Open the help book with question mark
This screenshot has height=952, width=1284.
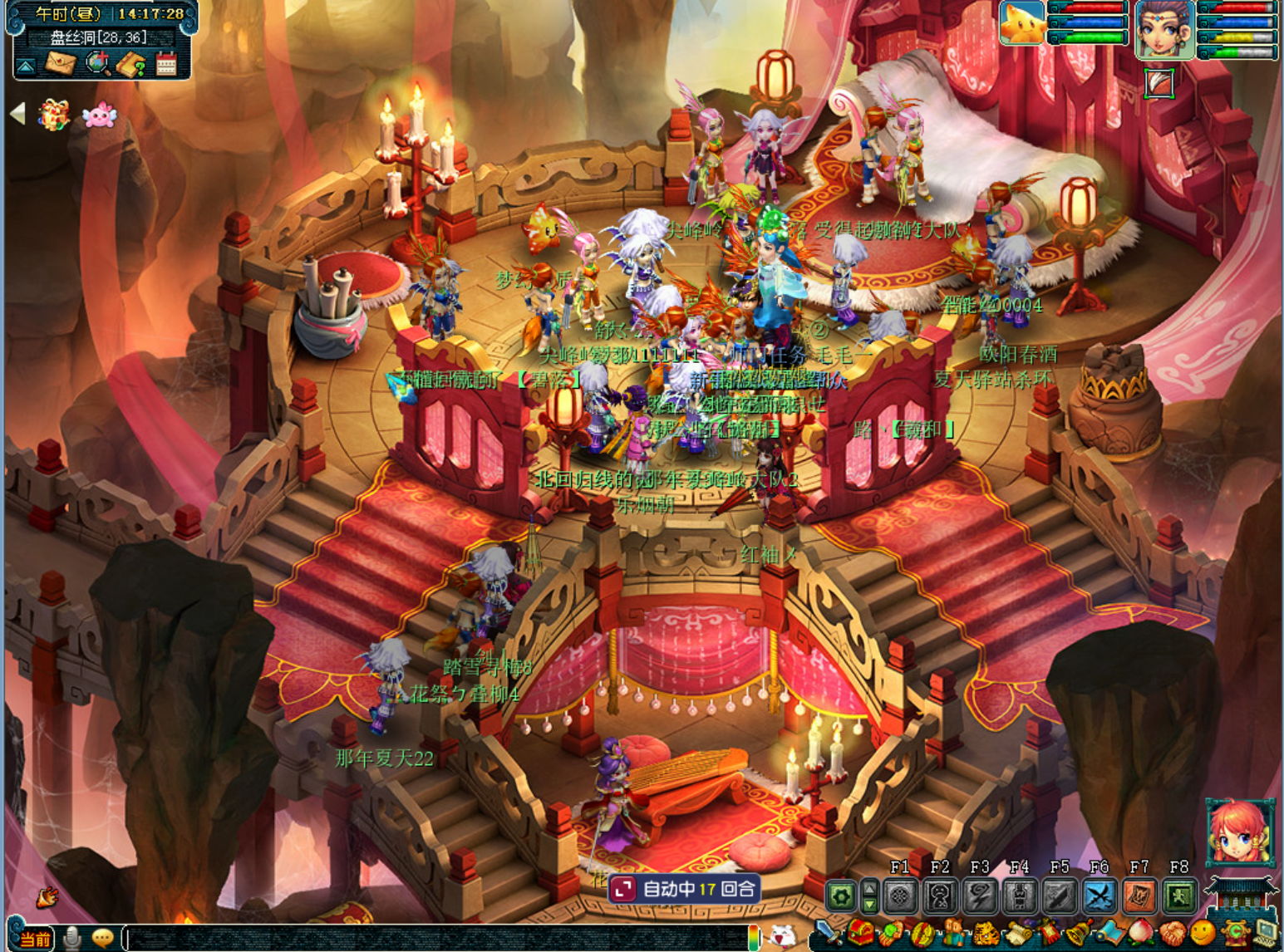click(x=131, y=64)
